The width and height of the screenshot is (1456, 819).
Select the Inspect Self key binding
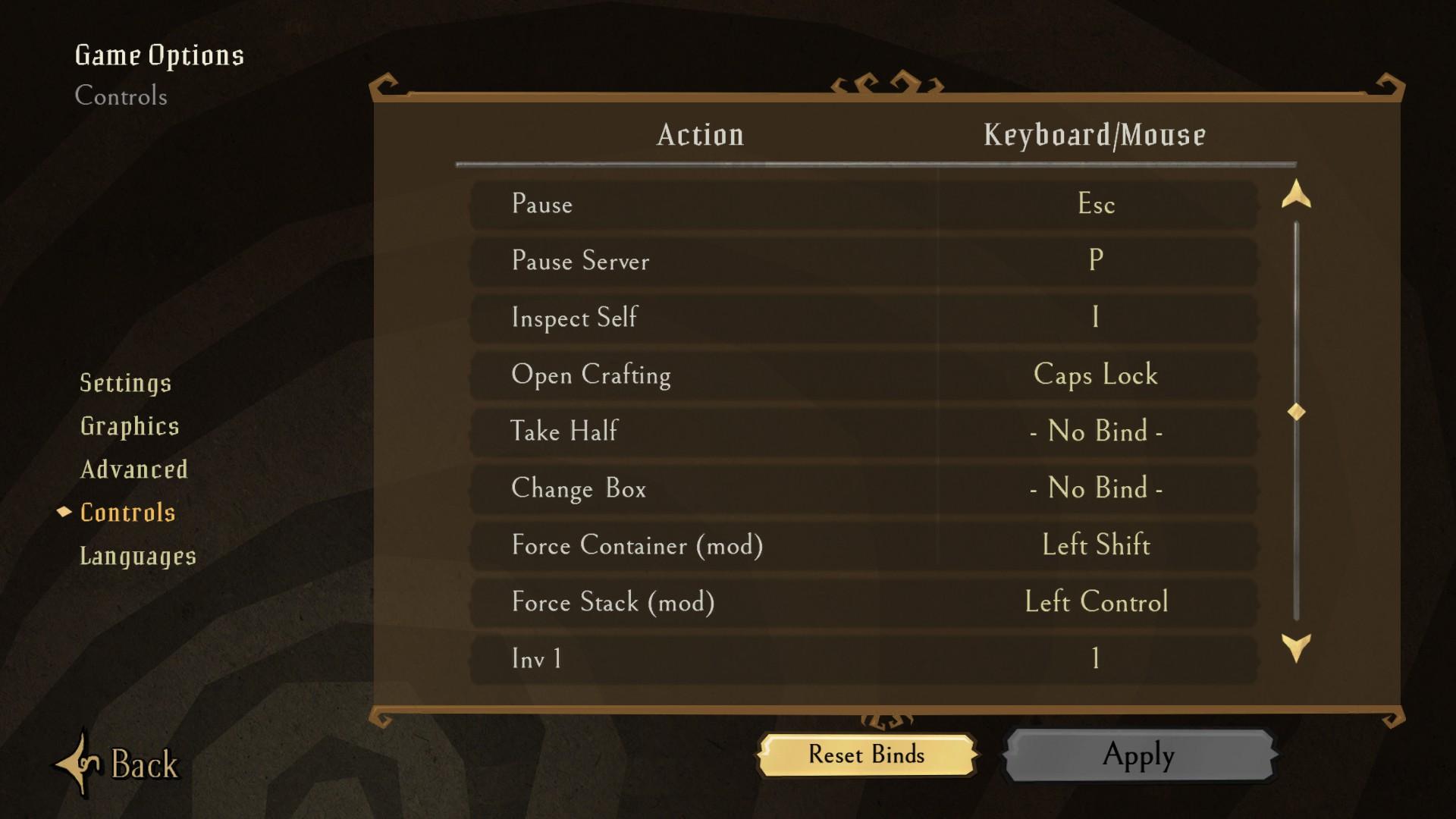(1095, 318)
